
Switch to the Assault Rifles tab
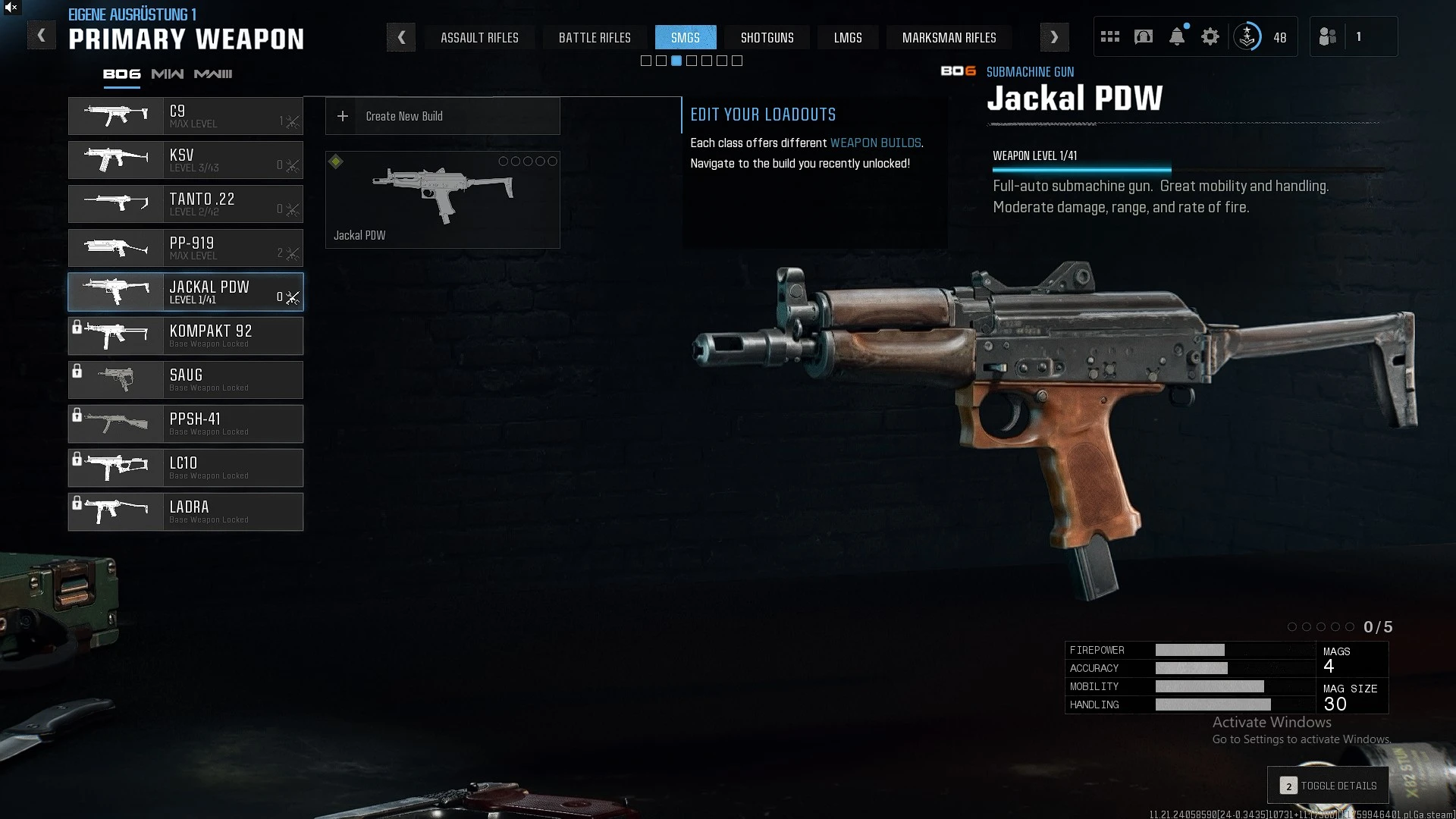[479, 37]
